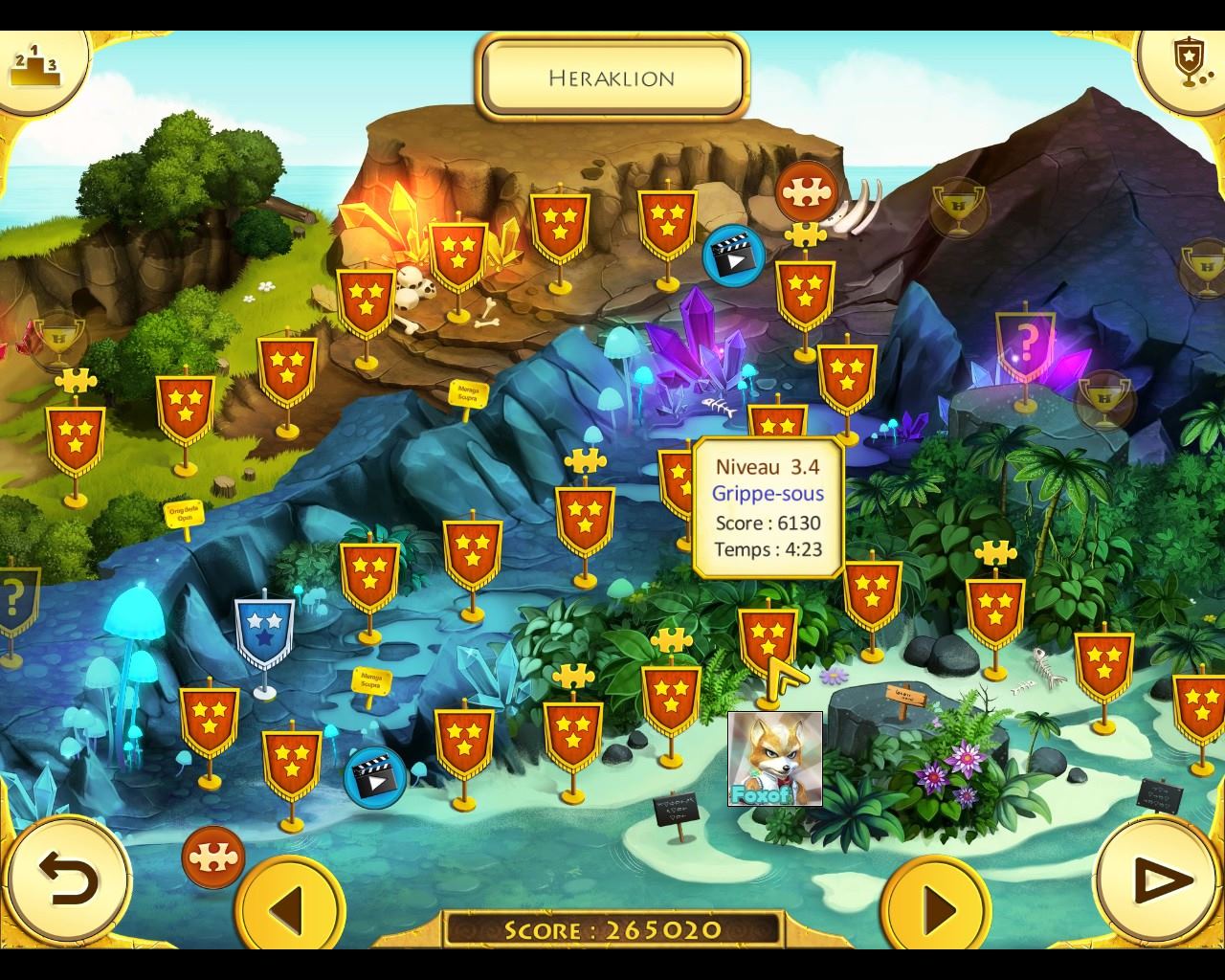The image size is (1225, 980).
Task: Watch the cutscene clapperboard beside the purple crystals
Action: [734, 256]
